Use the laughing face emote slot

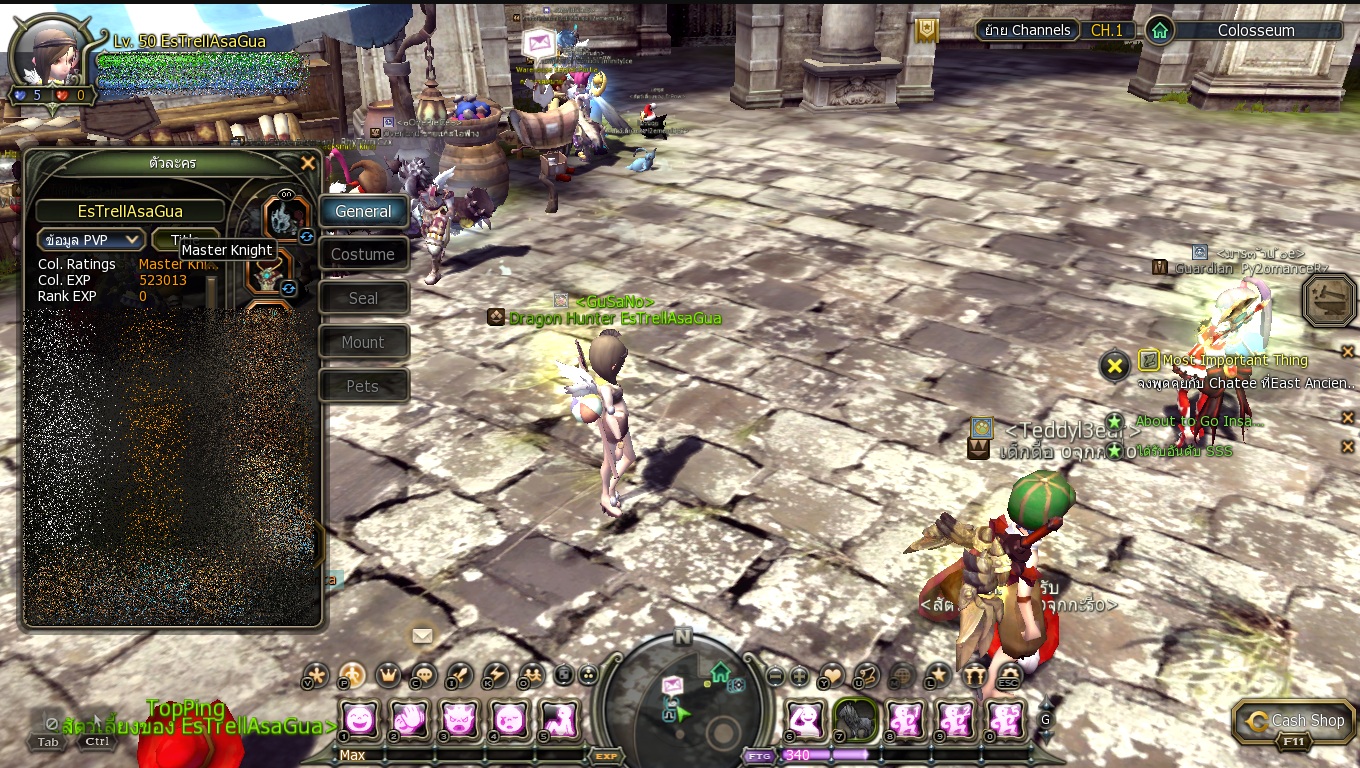click(x=359, y=719)
